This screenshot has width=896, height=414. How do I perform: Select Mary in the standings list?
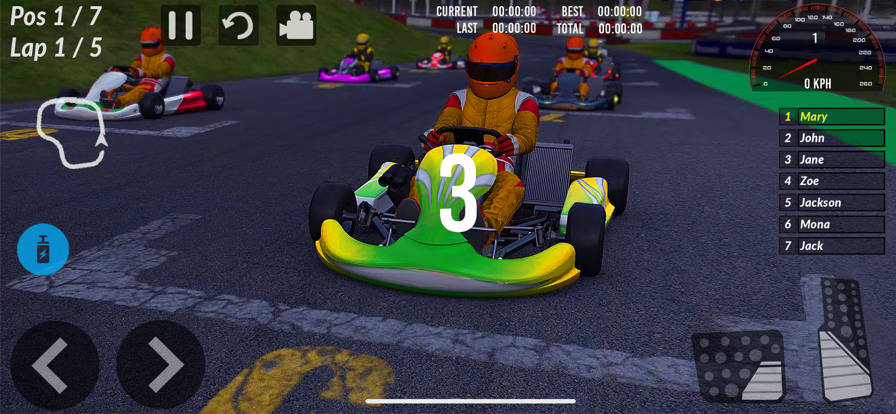click(x=832, y=117)
